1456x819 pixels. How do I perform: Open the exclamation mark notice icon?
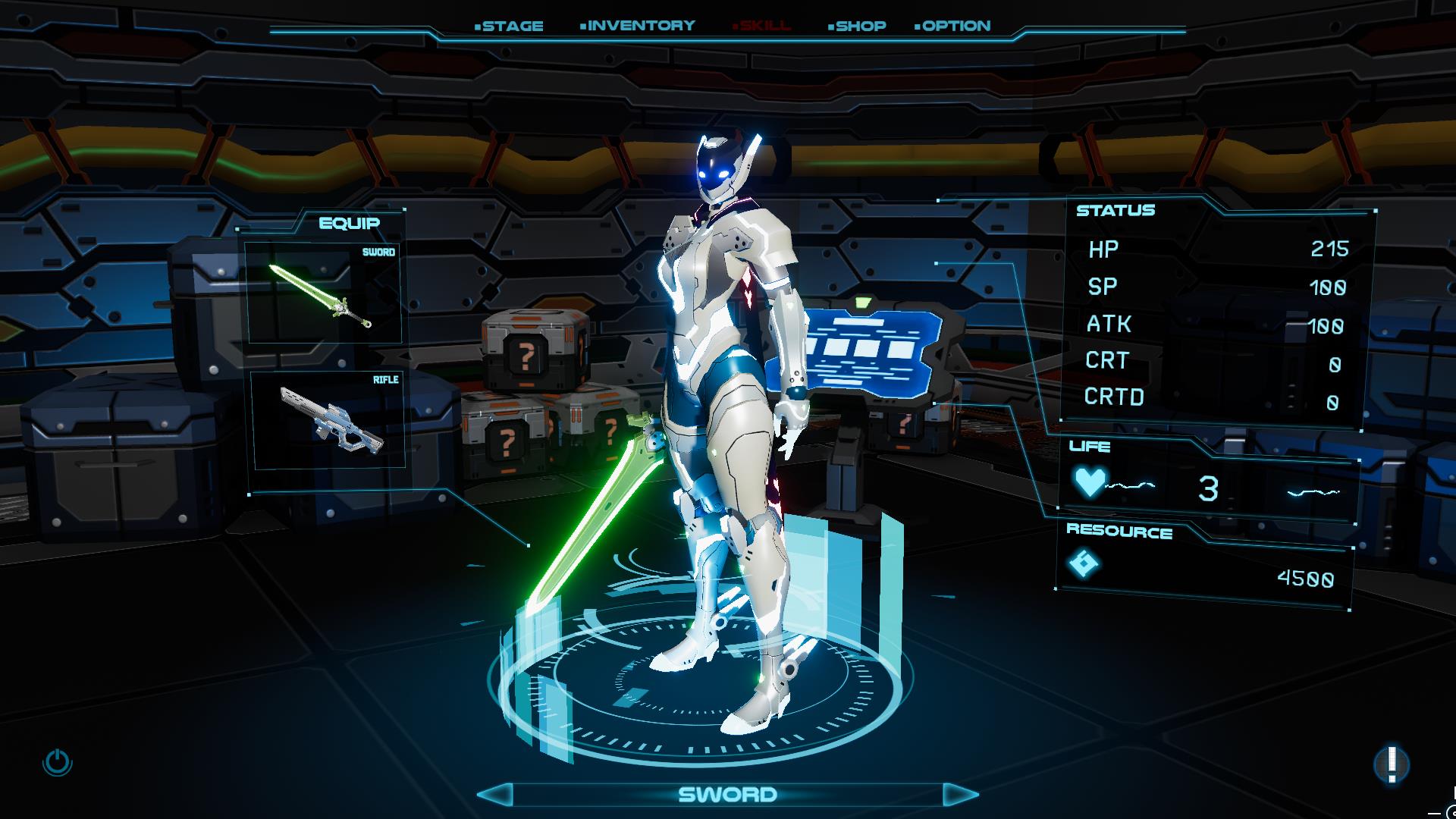click(x=1392, y=764)
